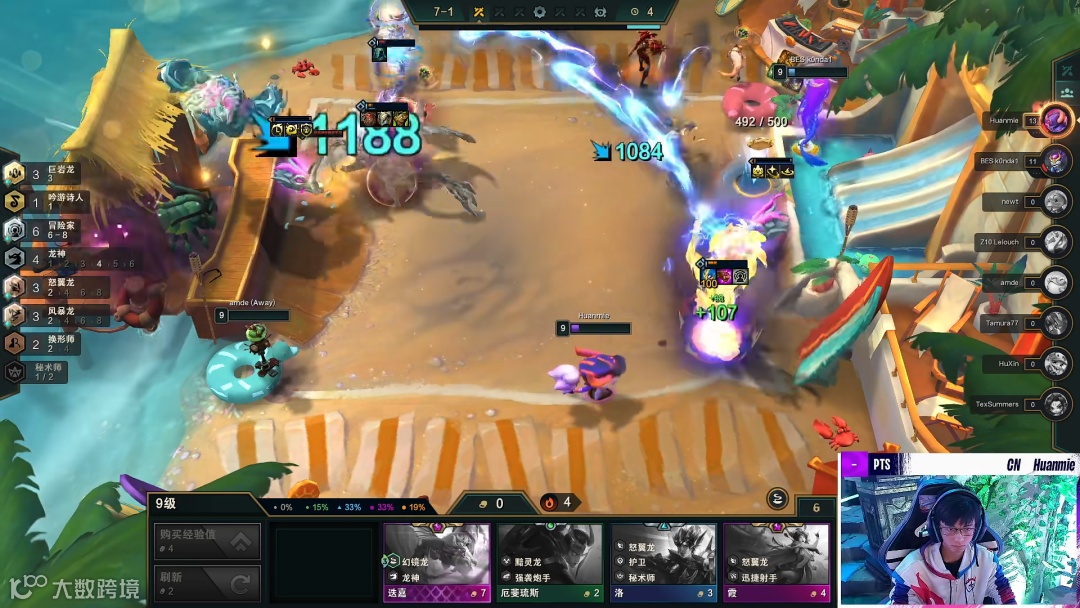Buy experience with the 购买经验值 button
The width and height of the screenshot is (1080, 608).
point(207,542)
